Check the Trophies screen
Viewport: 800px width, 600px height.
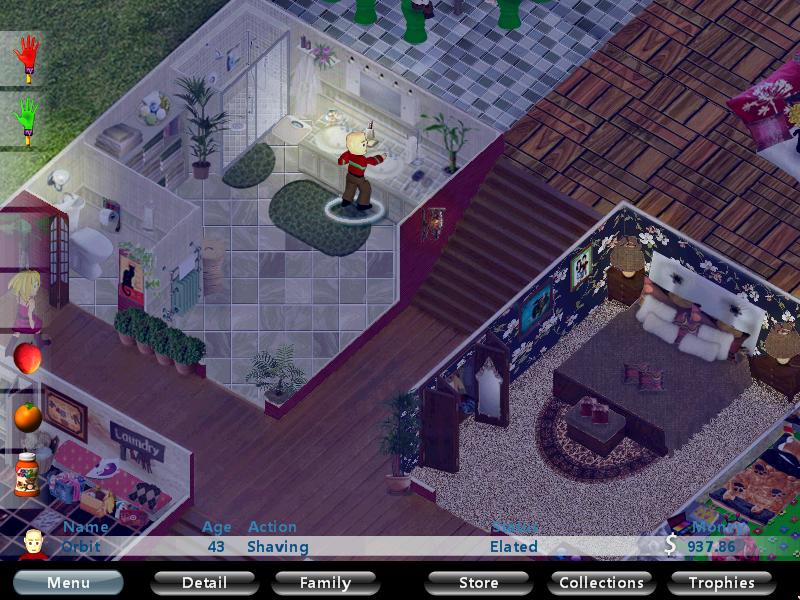pos(721,582)
